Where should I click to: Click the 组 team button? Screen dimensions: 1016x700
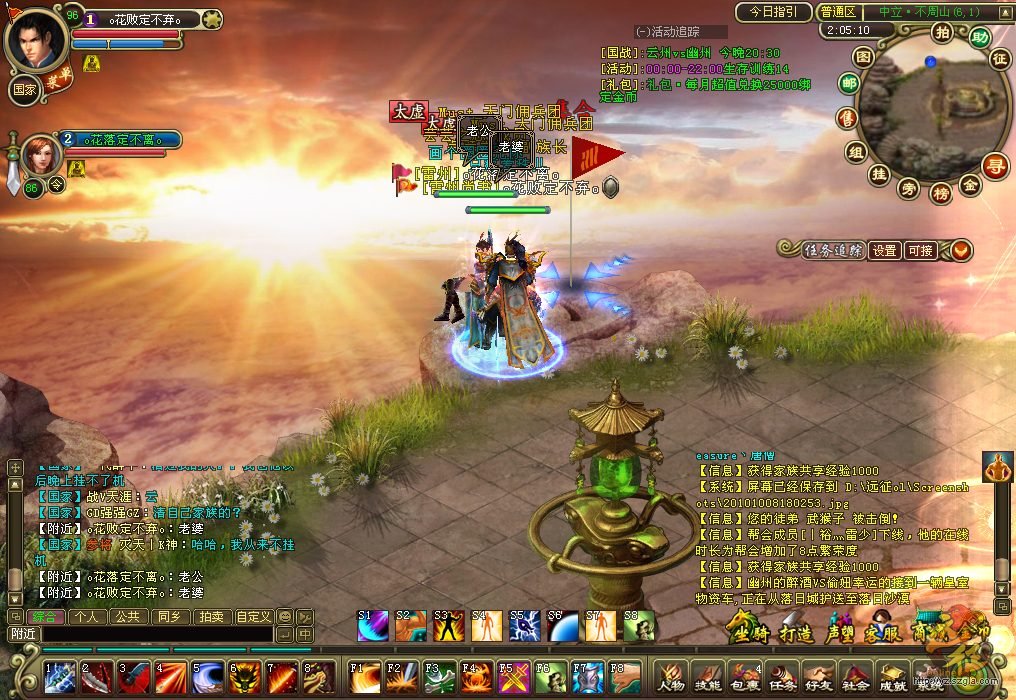tap(855, 152)
